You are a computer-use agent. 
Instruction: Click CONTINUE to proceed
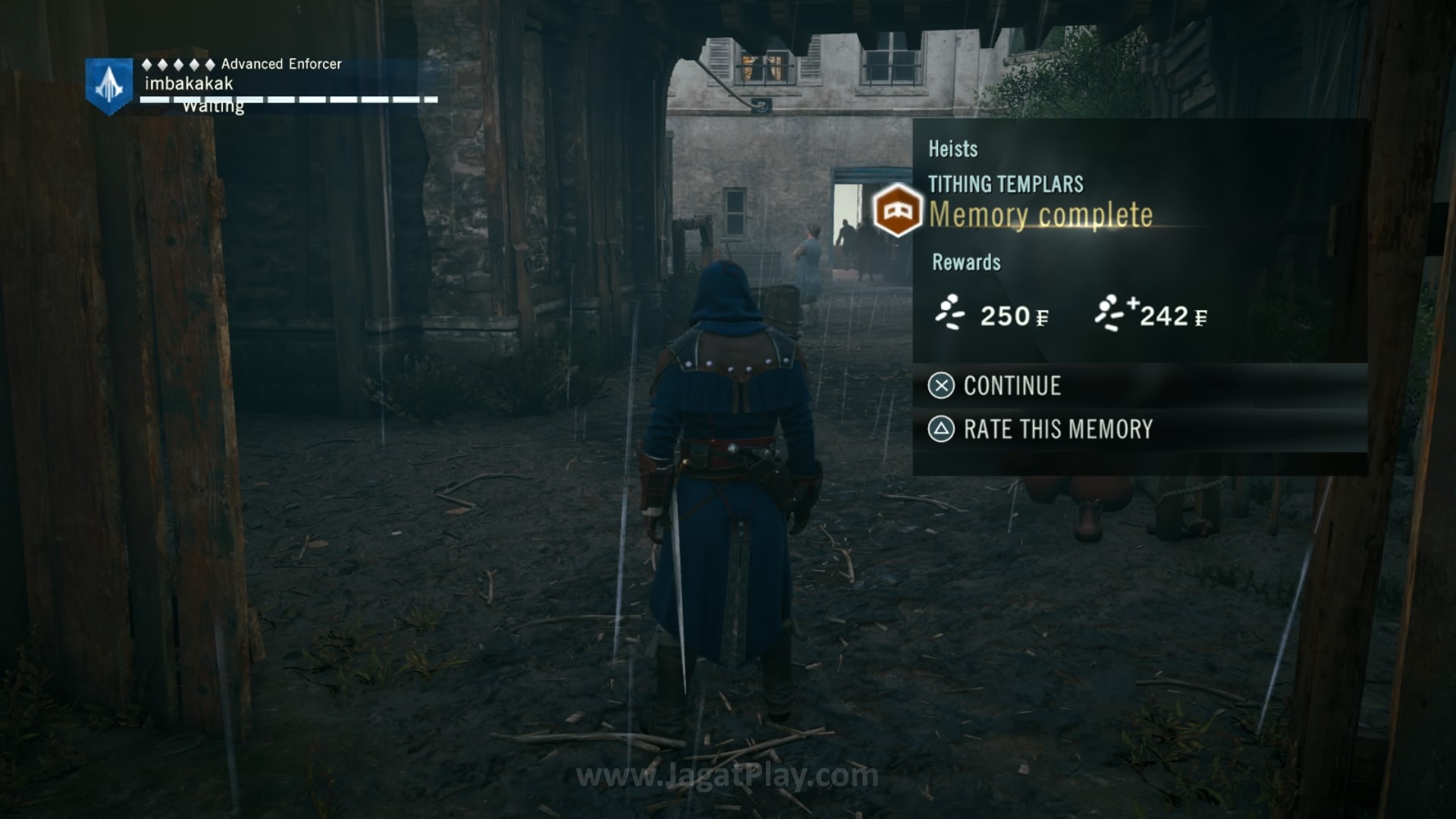pyautogui.click(x=1011, y=386)
